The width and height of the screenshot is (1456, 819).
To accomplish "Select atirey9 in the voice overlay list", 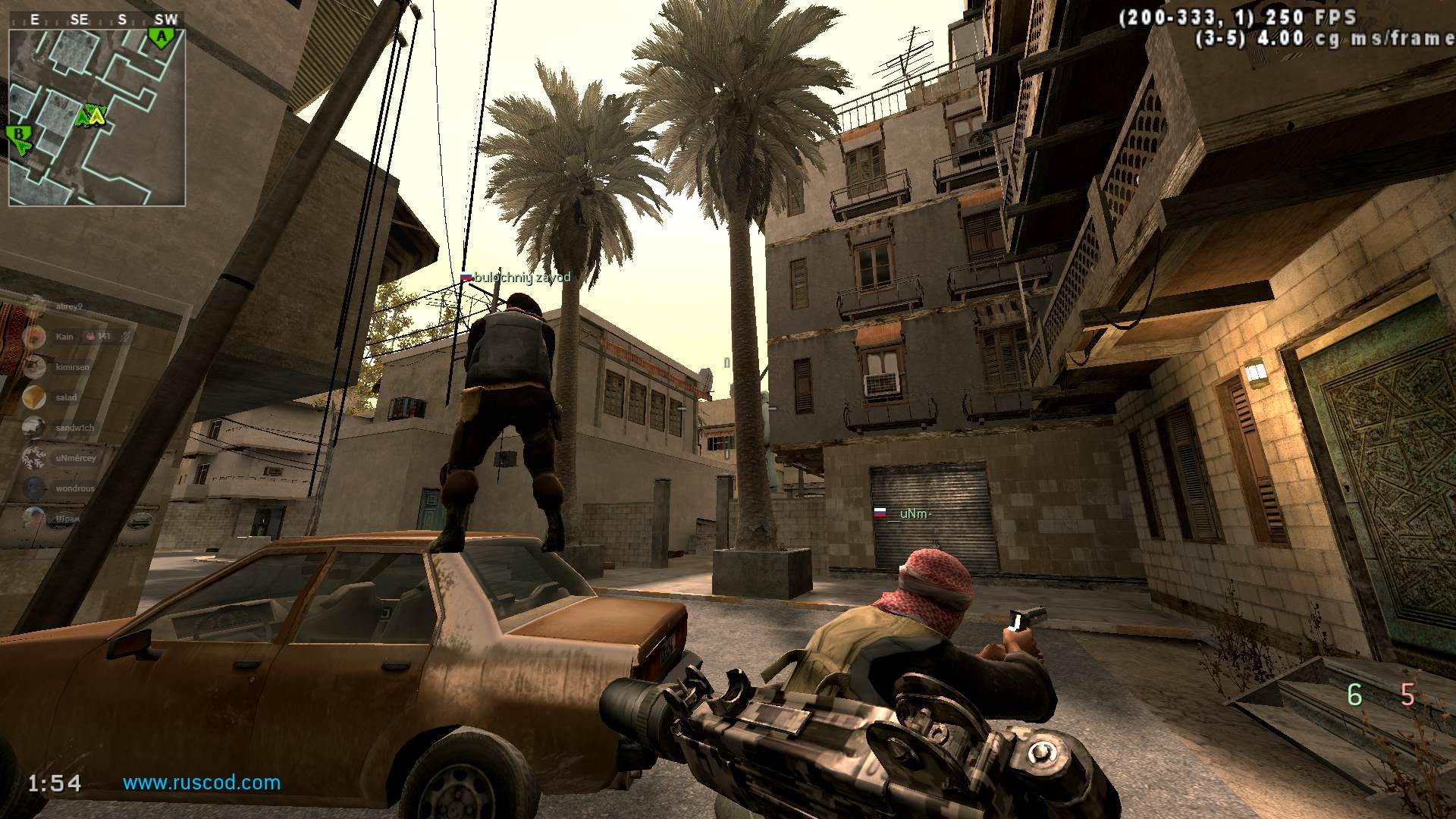I will [x=68, y=306].
